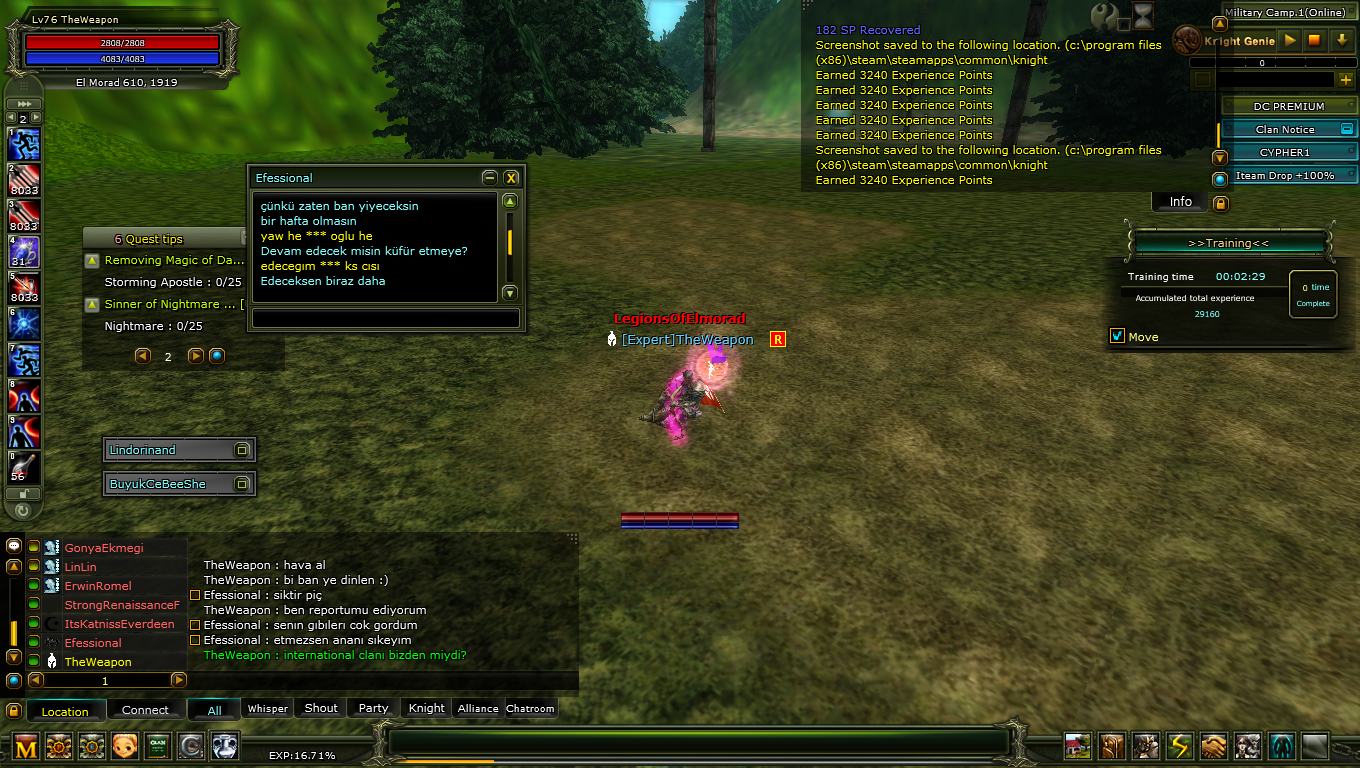1360x768 pixels.
Task: Select the Shout chat tab
Action: (321, 708)
